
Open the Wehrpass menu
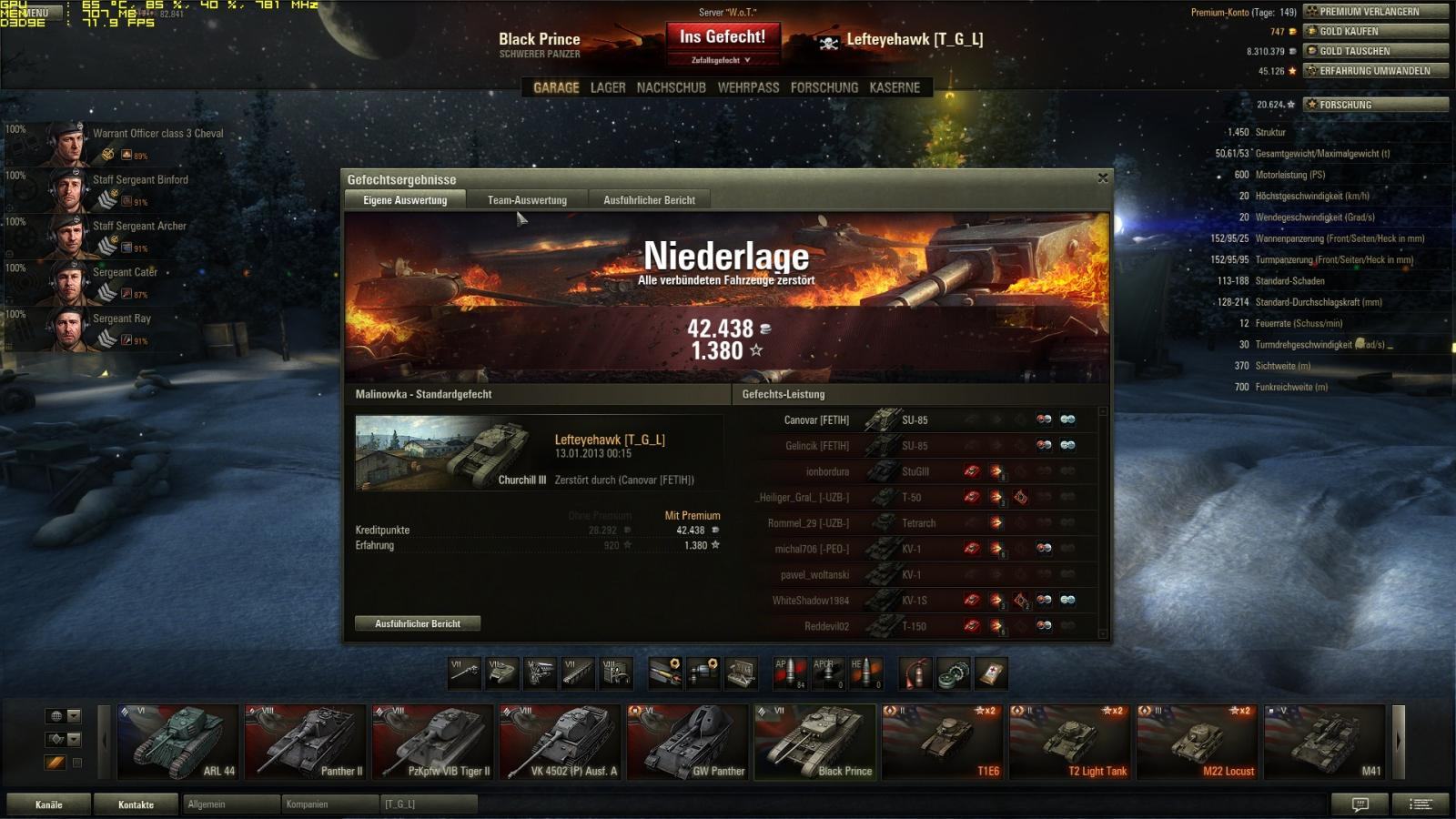[x=748, y=87]
